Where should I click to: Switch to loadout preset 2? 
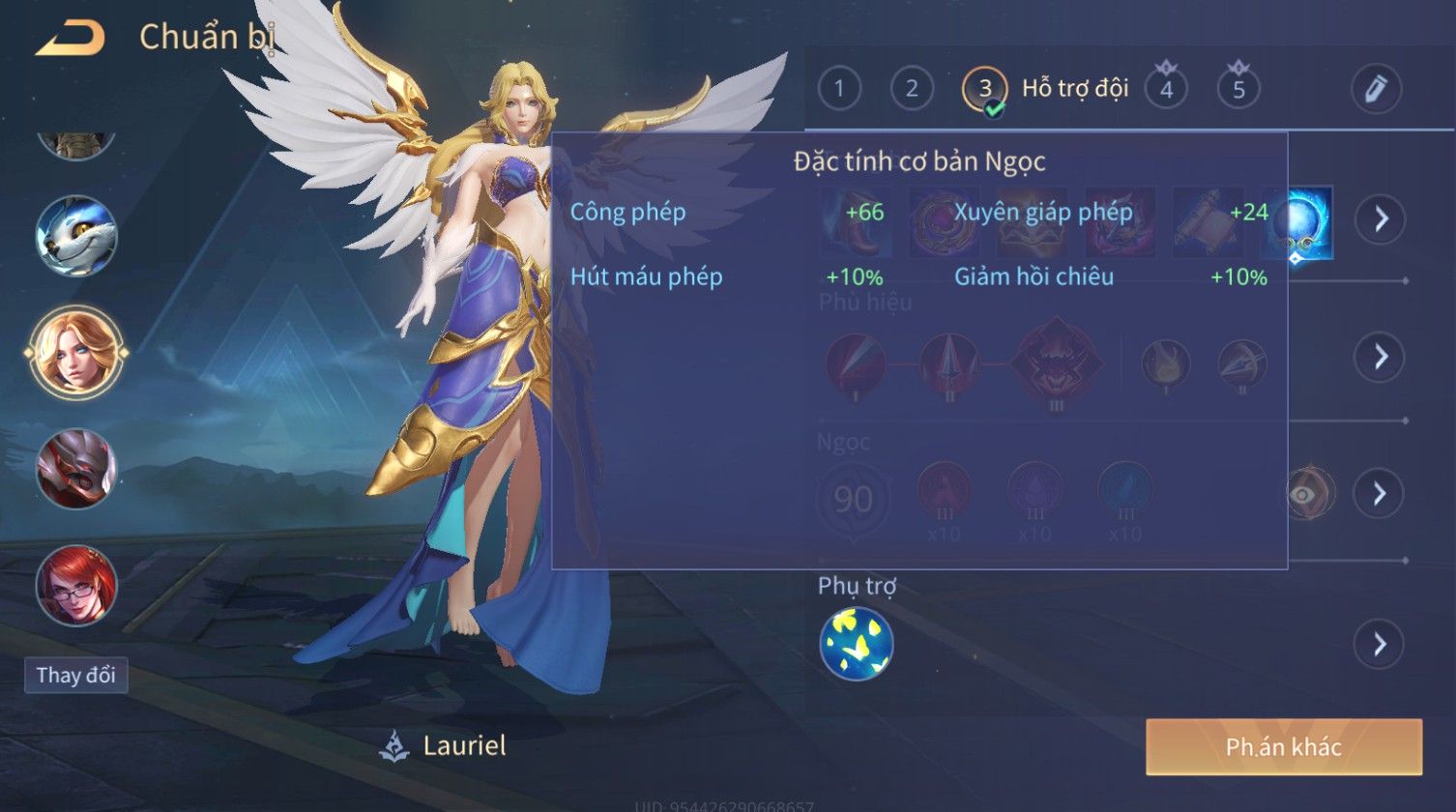912,90
